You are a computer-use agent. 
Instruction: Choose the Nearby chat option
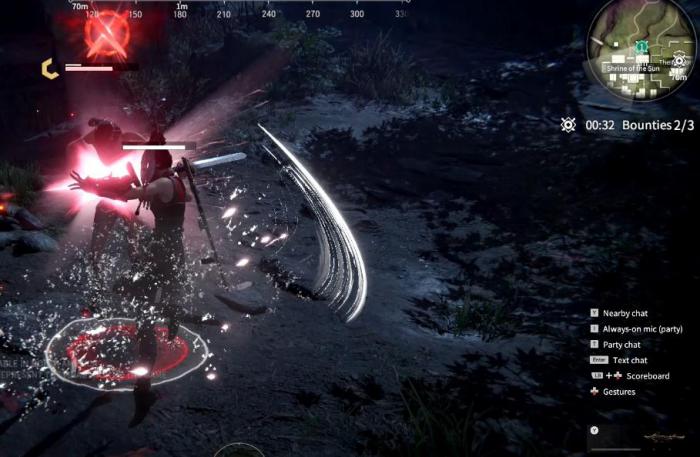coord(625,313)
